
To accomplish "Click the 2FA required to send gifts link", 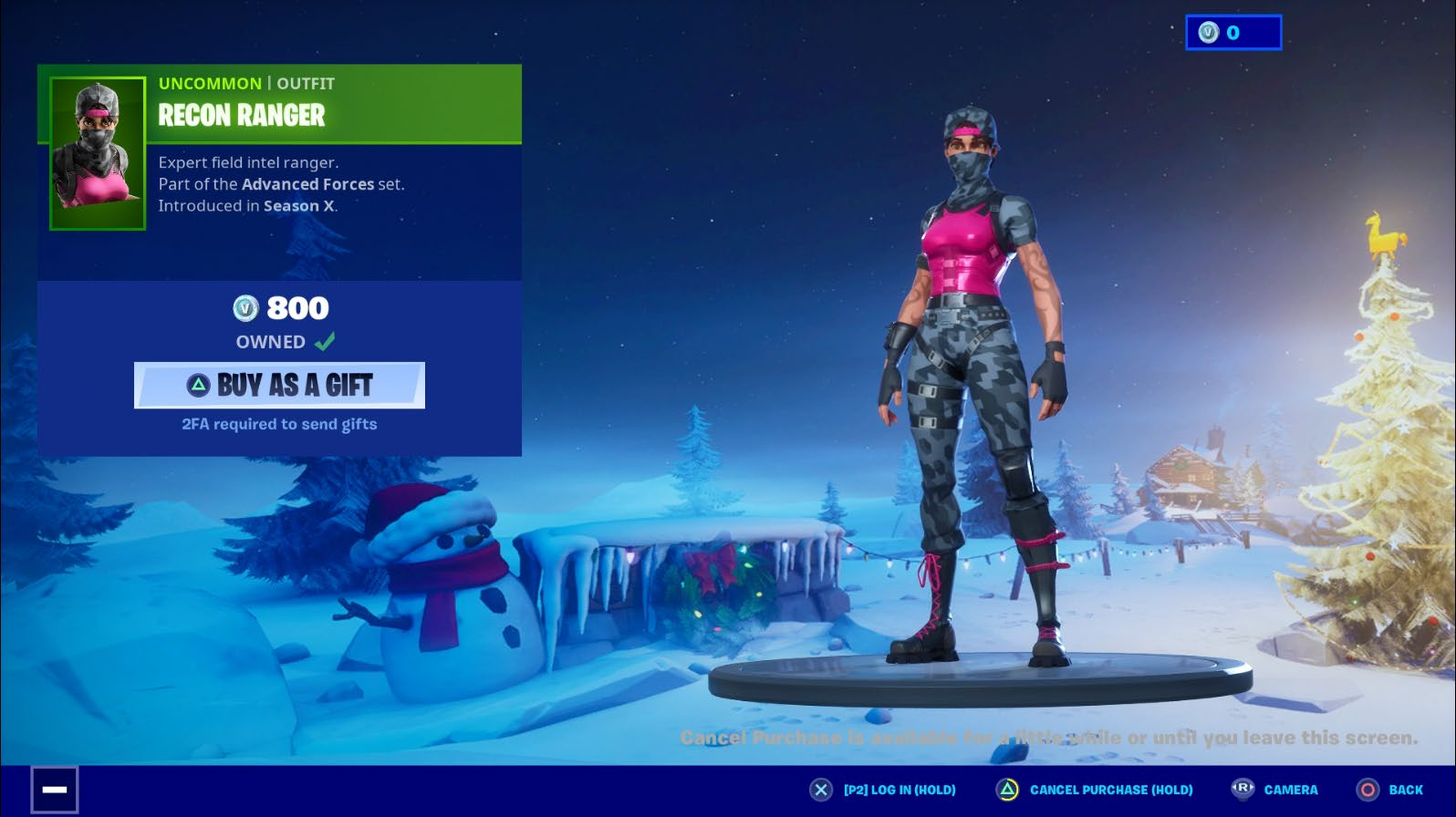I will point(278,424).
